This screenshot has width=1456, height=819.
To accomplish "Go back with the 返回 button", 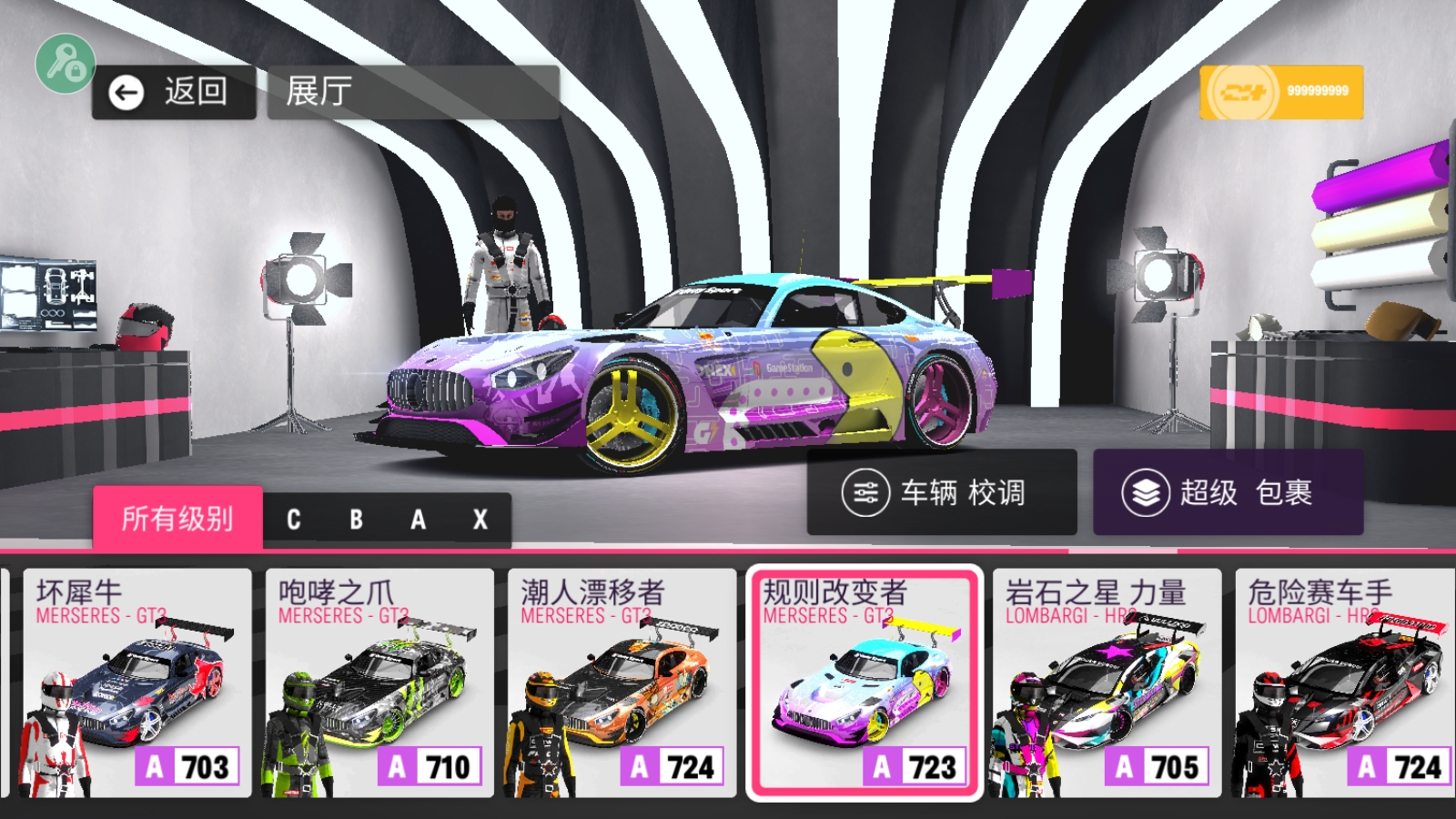I will tap(173, 92).
